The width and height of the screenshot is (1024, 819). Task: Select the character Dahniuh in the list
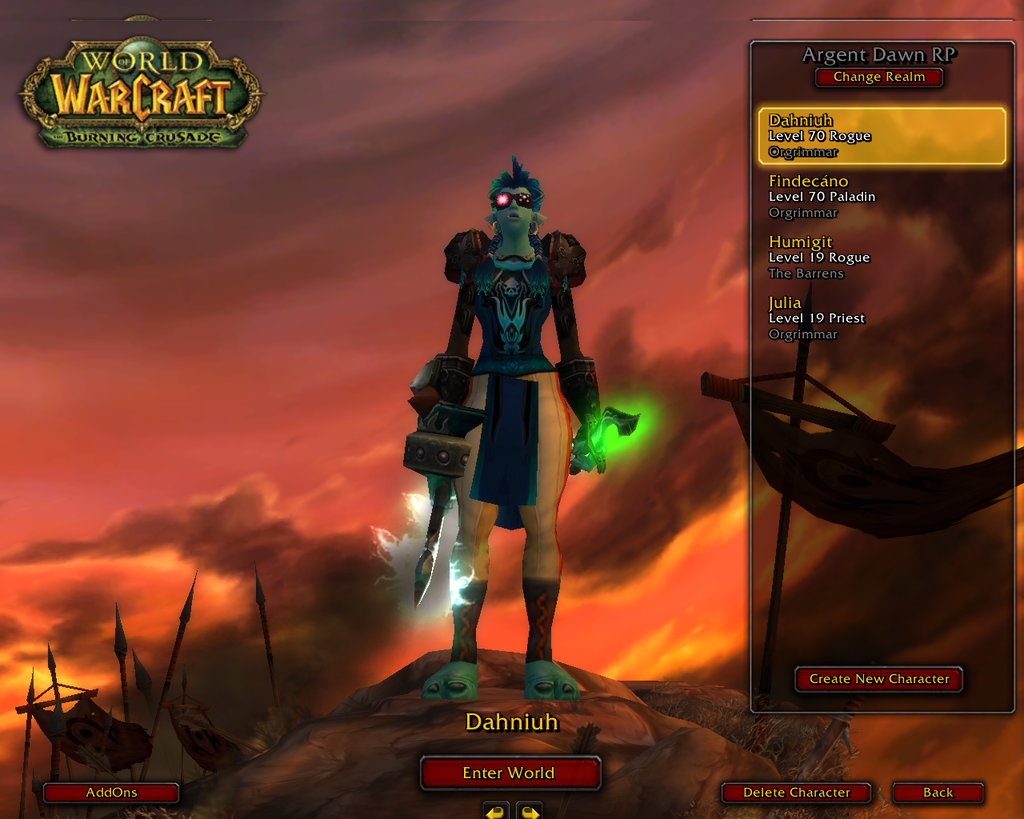[881, 136]
